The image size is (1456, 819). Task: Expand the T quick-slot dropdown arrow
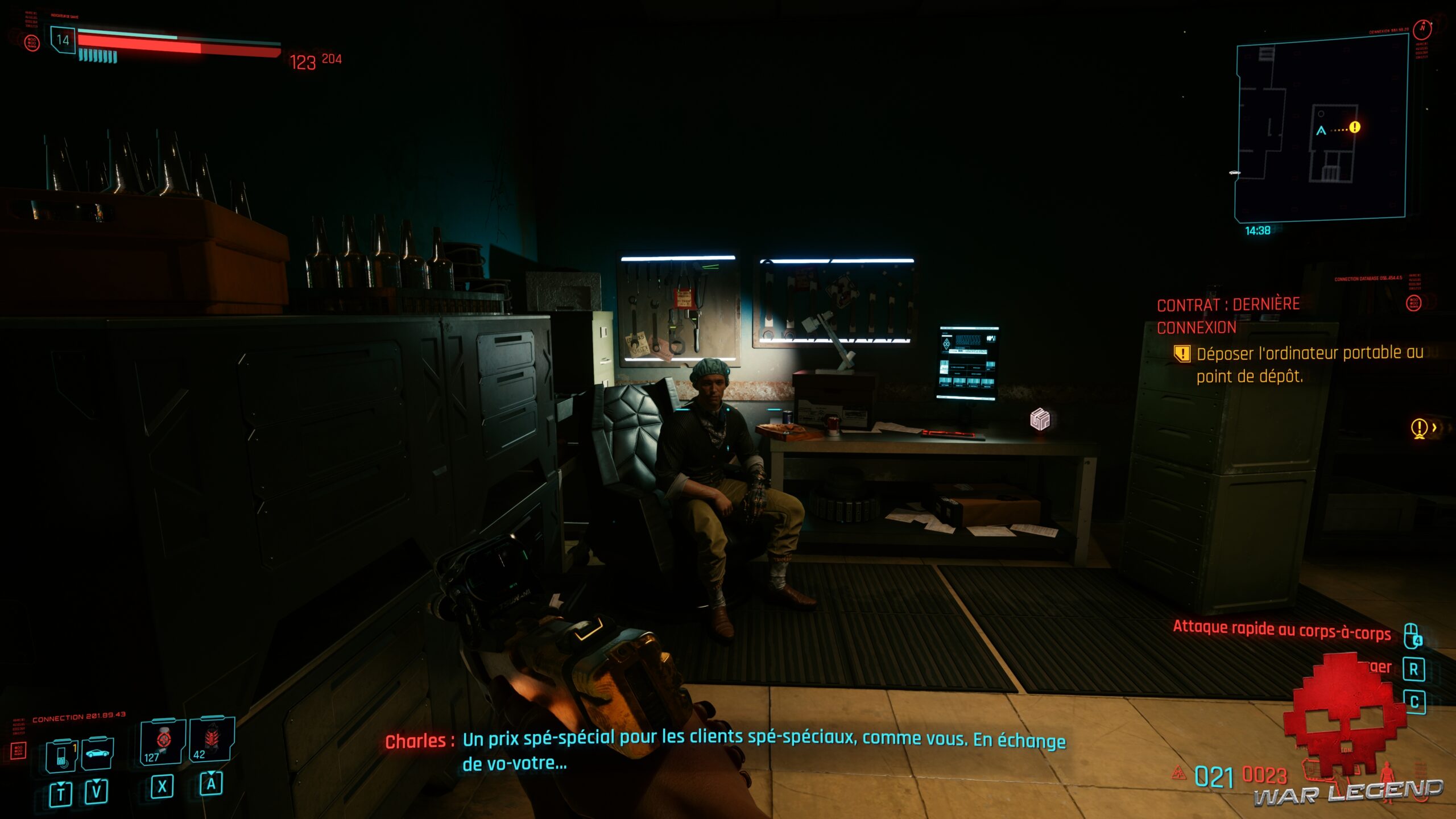tap(60, 784)
